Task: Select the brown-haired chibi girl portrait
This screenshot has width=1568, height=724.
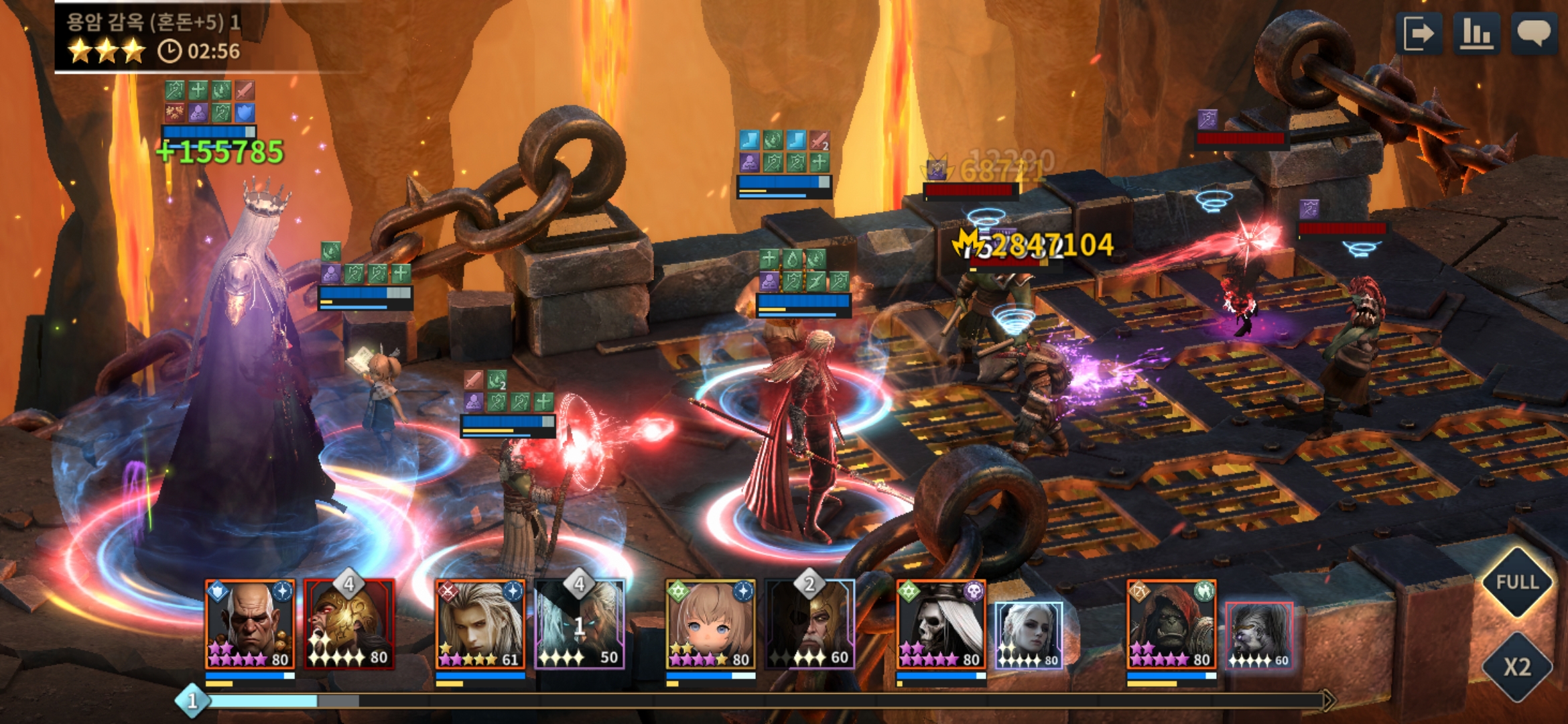Action: pos(710,624)
